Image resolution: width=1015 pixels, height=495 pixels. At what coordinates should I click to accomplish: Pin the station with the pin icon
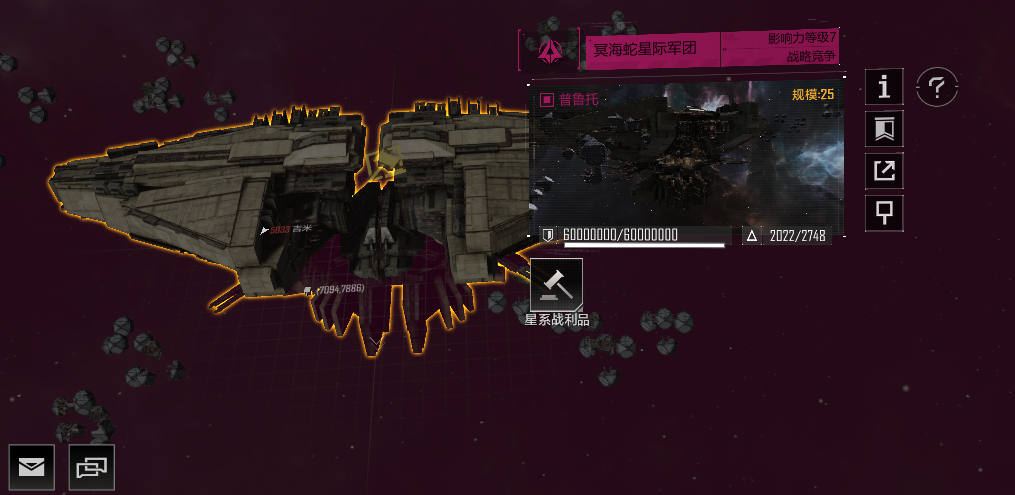[x=884, y=212]
